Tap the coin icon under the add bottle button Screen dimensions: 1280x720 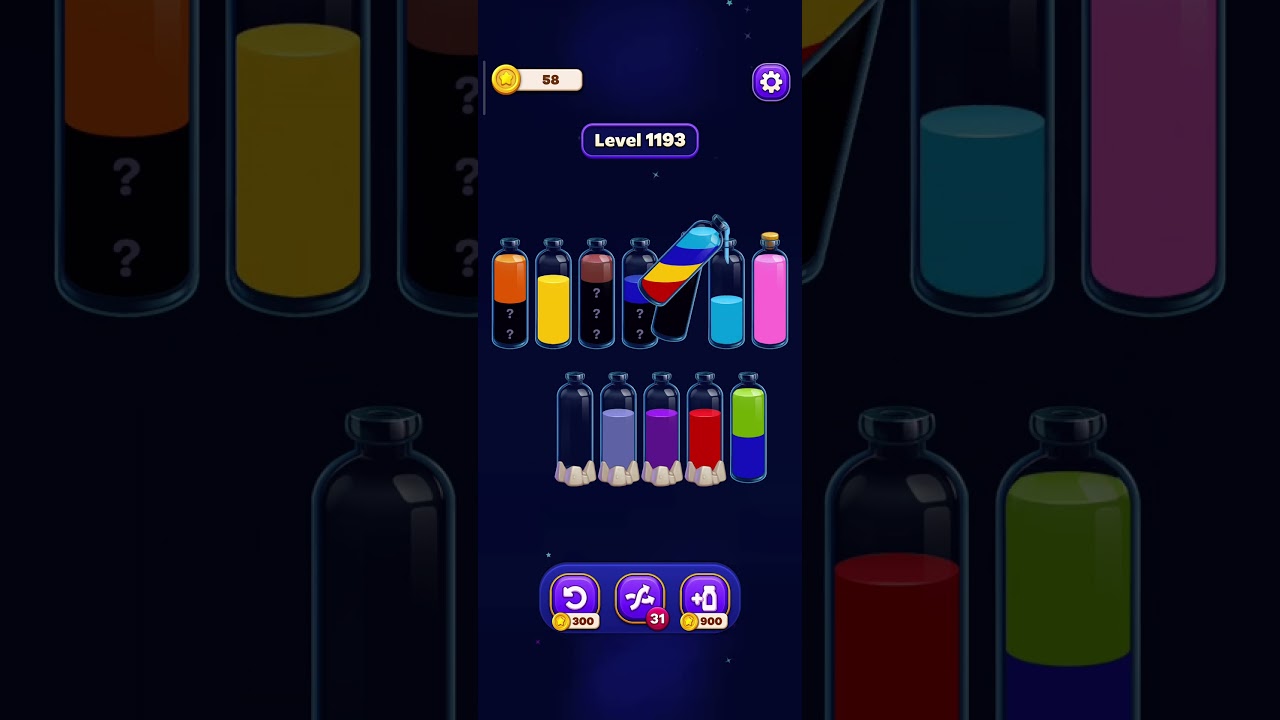[x=692, y=621]
